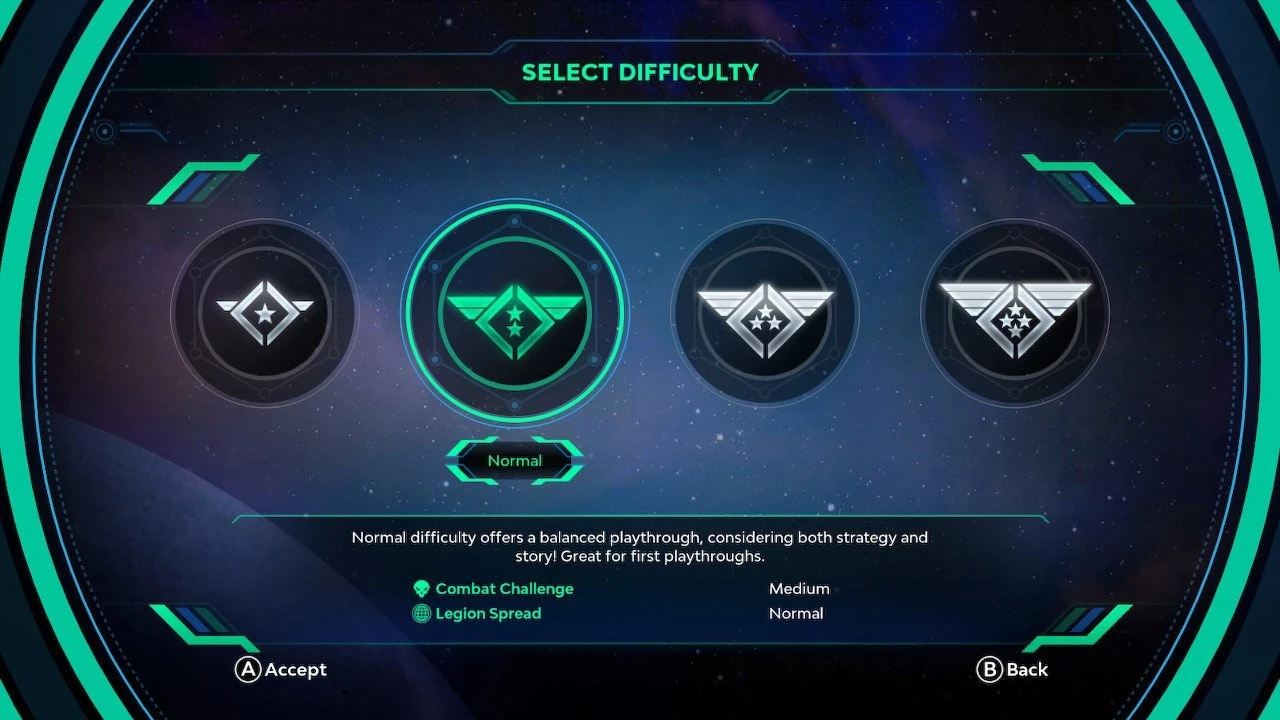Click the difficulty description text panel
The image size is (1280, 720).
639,547
